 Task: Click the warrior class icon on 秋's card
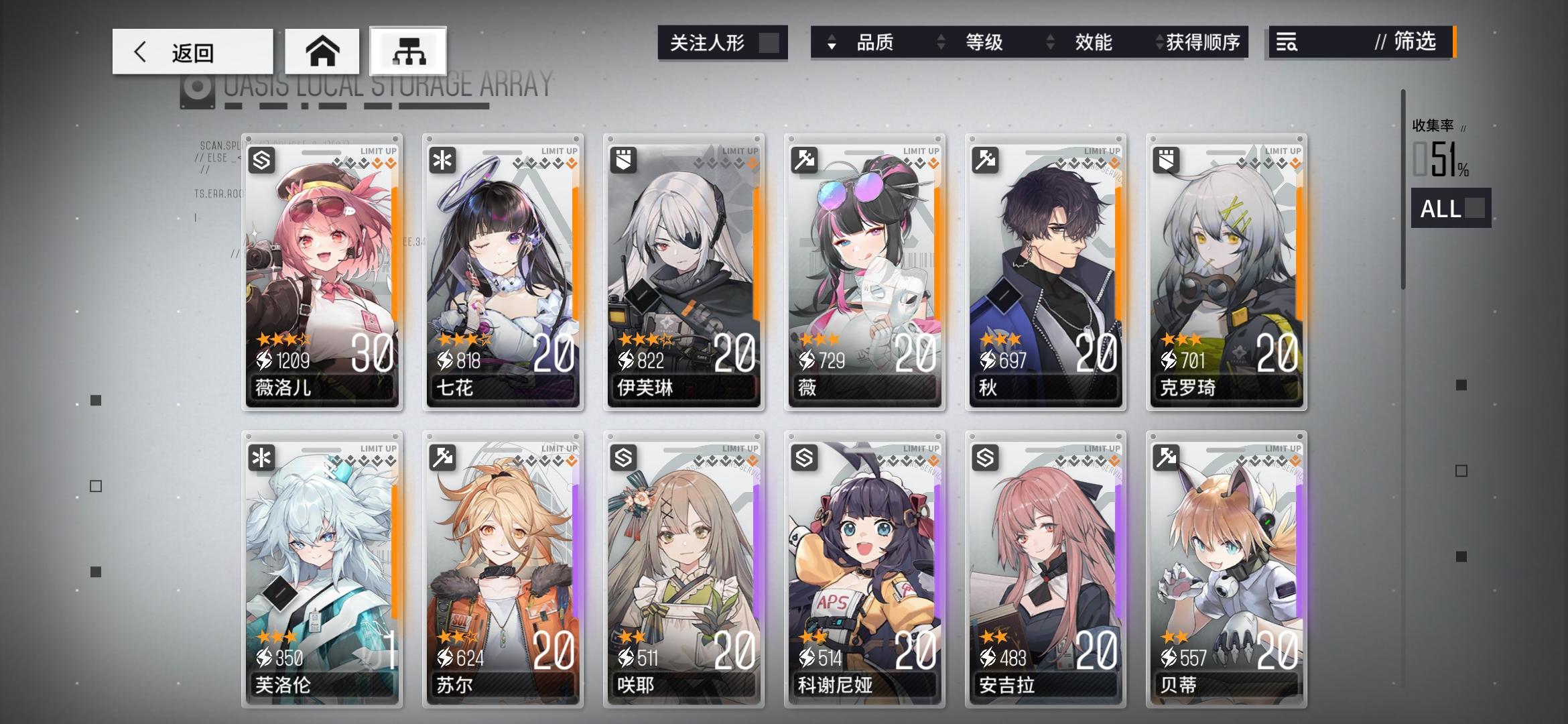pyautogui.click(x=985, y=160)
